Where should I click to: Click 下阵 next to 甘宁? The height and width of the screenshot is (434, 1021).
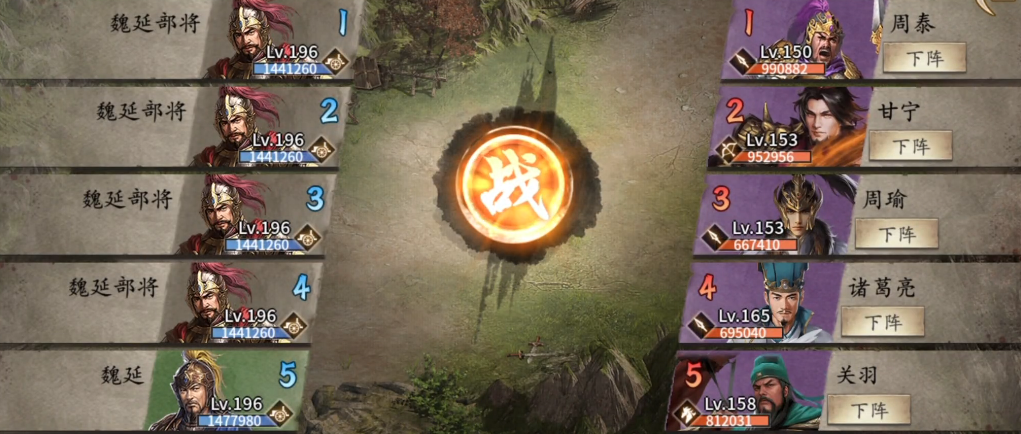pos(909,145)
